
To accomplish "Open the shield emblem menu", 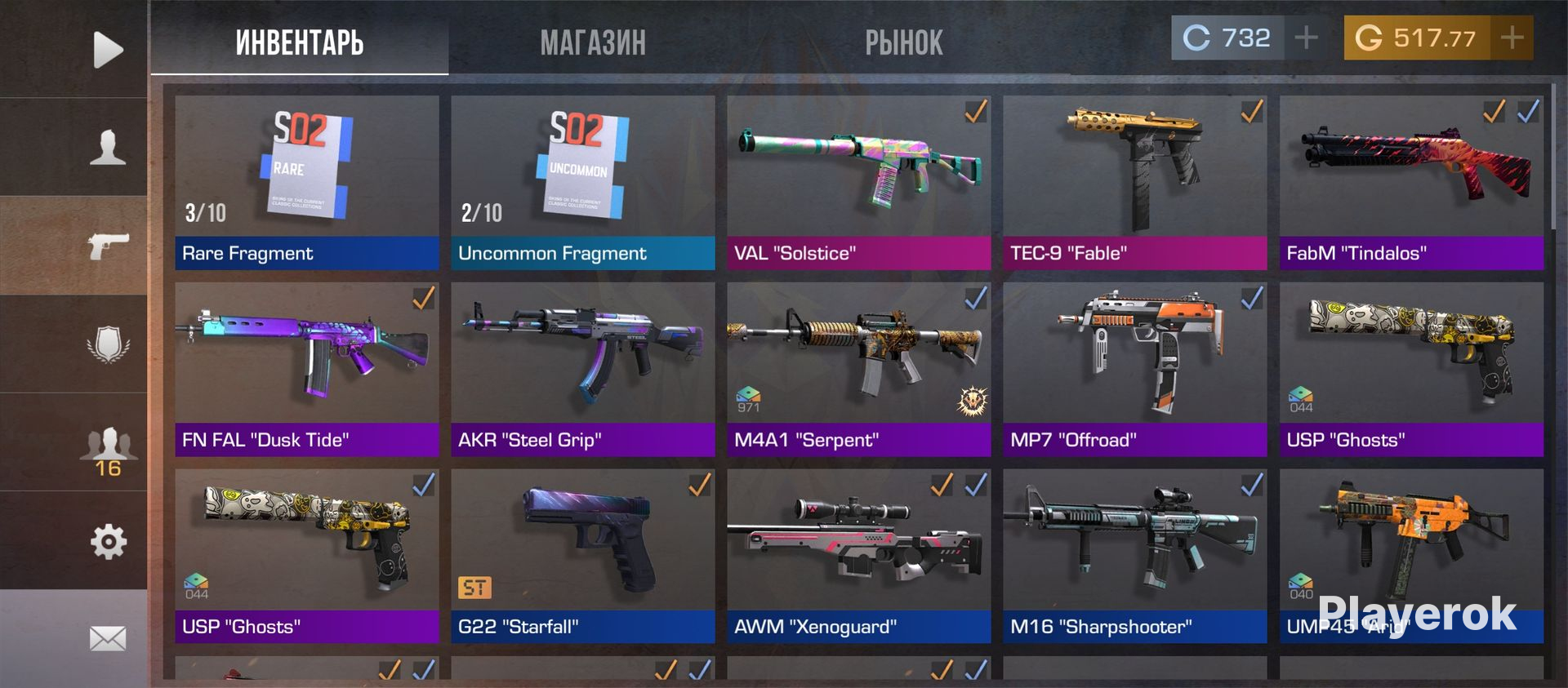I will click(108, 344).
